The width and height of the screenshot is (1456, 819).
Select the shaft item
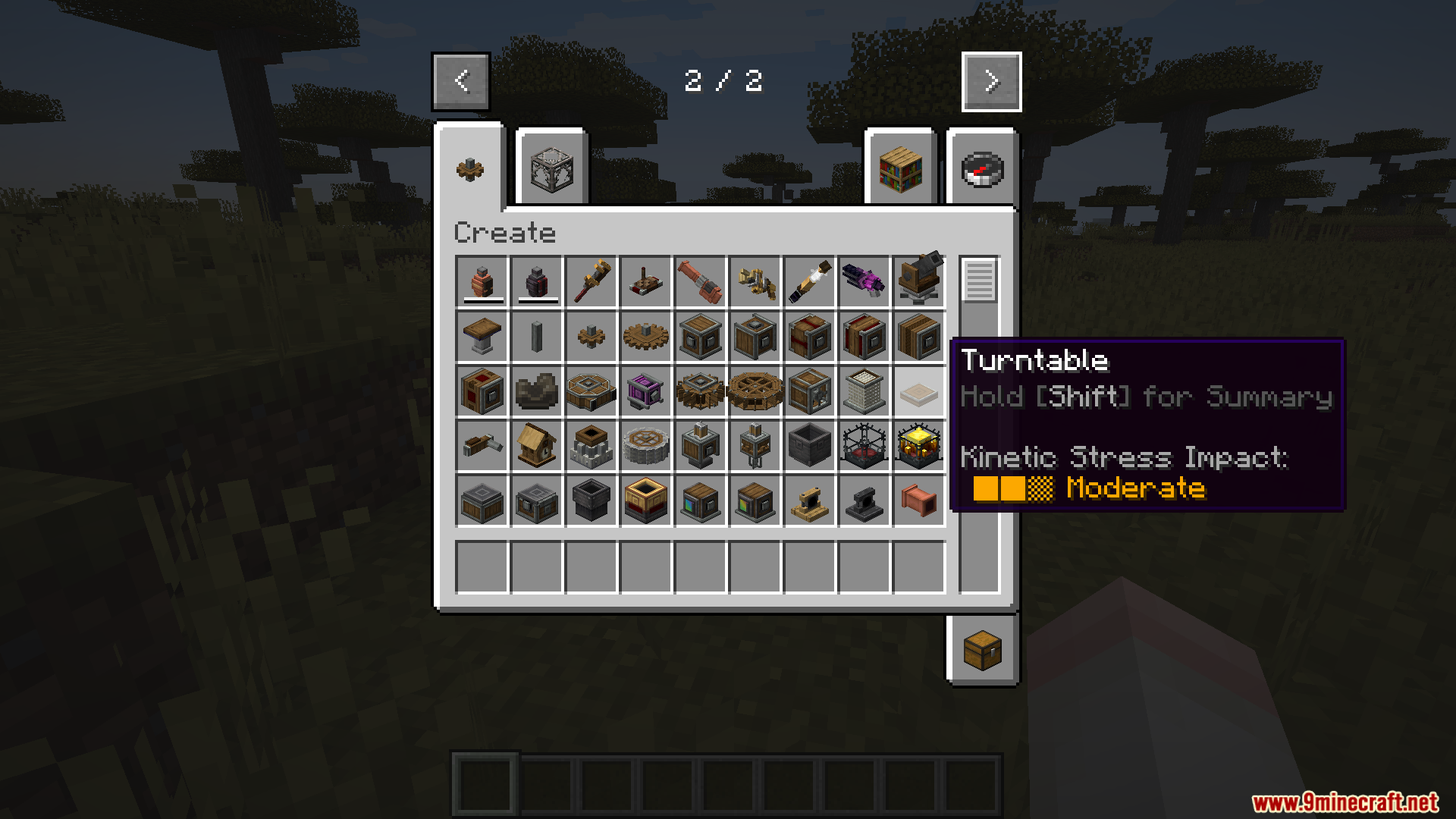click(x=538, y=337)
